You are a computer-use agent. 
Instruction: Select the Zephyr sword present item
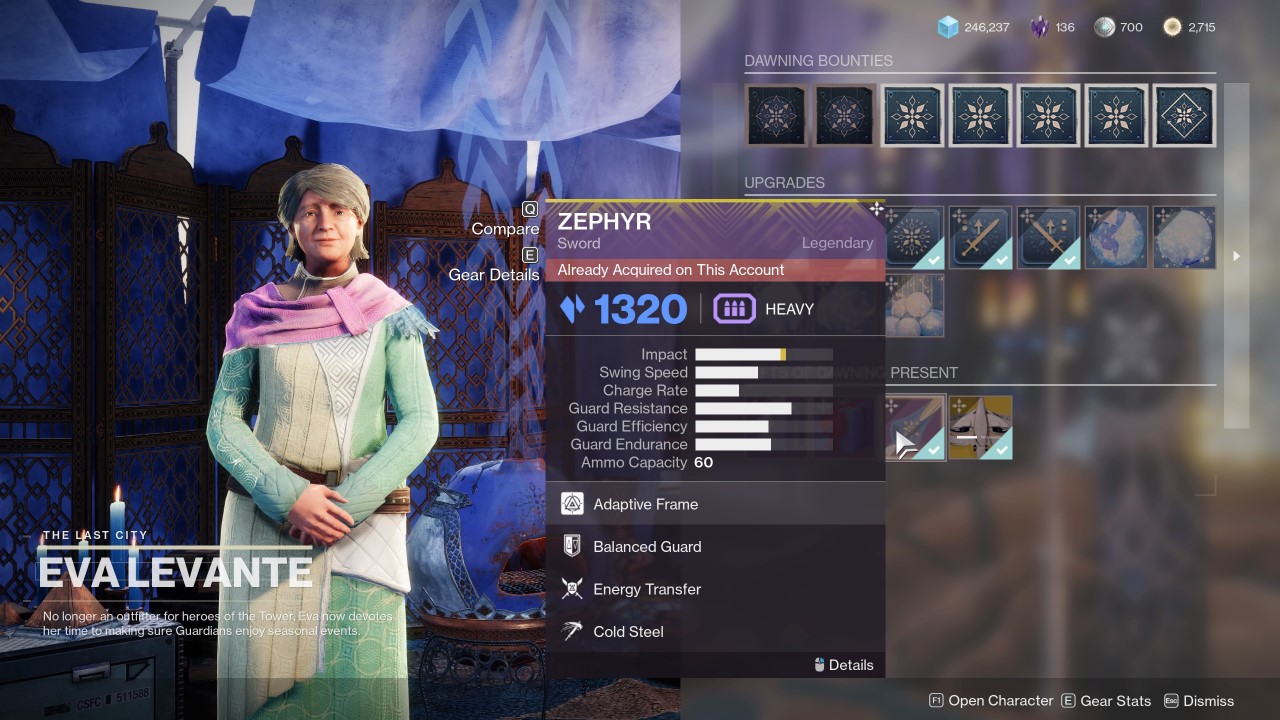[914, 428]
